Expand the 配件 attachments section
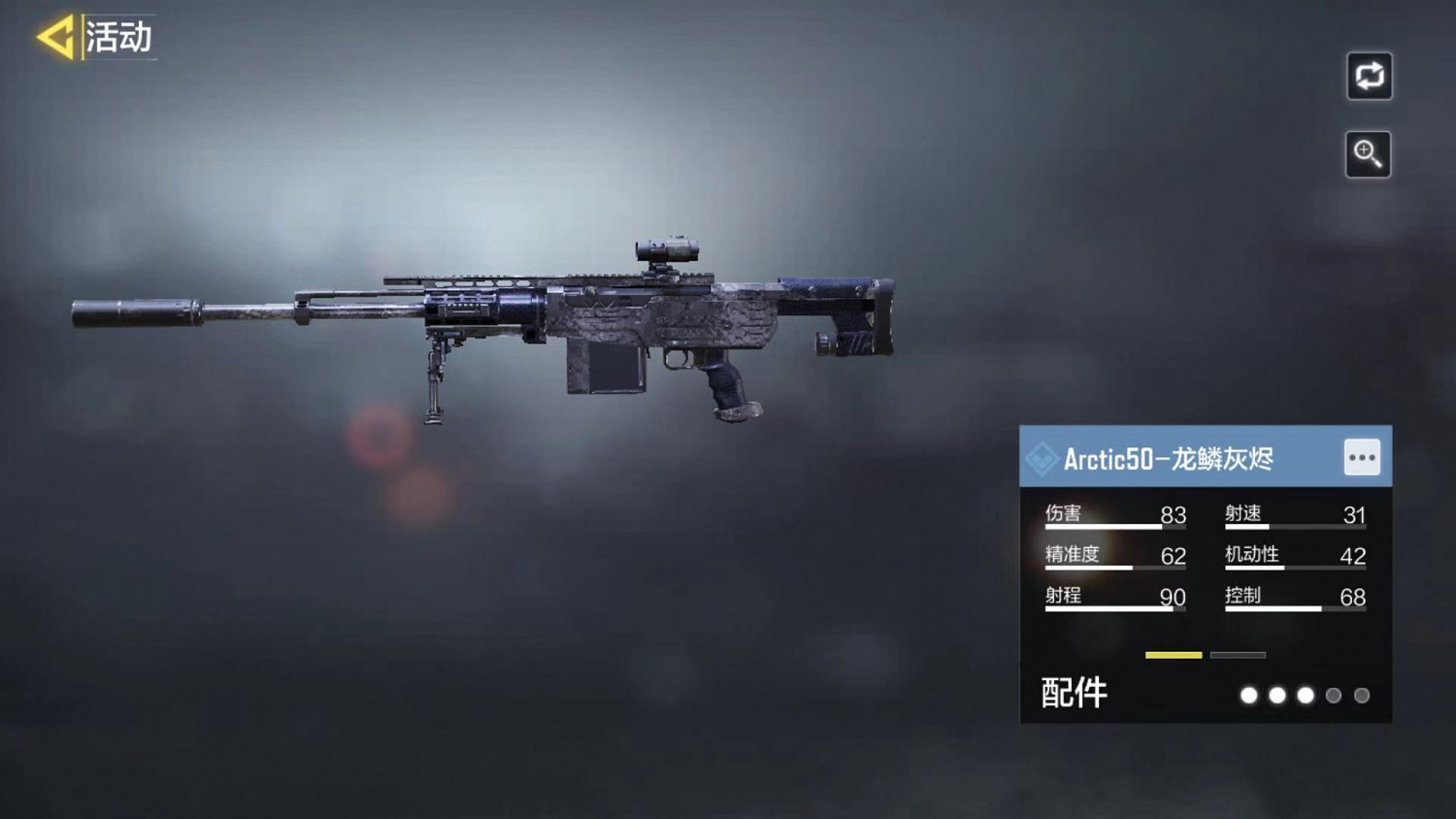 1075,693
